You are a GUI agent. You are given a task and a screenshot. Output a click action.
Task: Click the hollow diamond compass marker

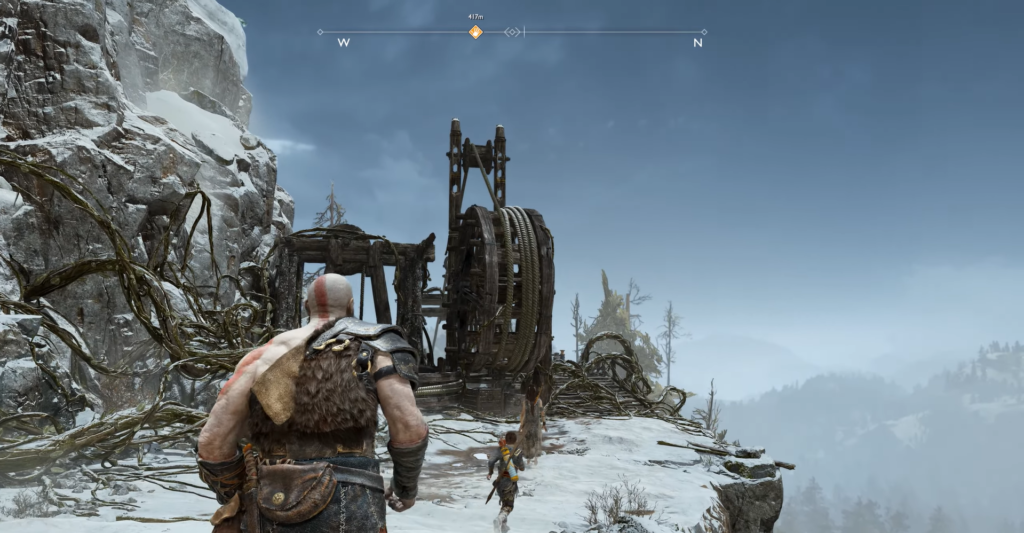[513, 32]
